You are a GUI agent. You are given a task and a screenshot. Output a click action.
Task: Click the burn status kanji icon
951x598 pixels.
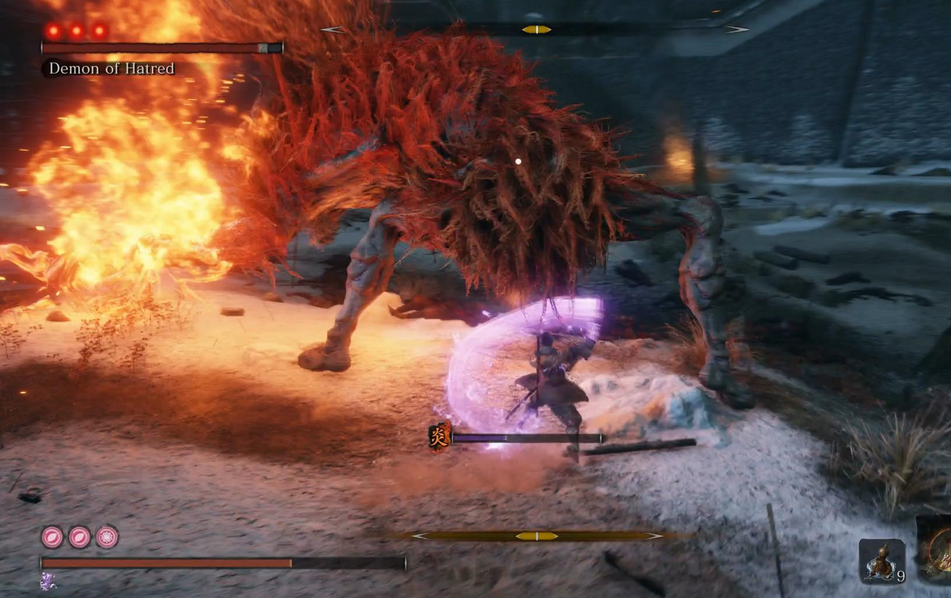point(439,436)
